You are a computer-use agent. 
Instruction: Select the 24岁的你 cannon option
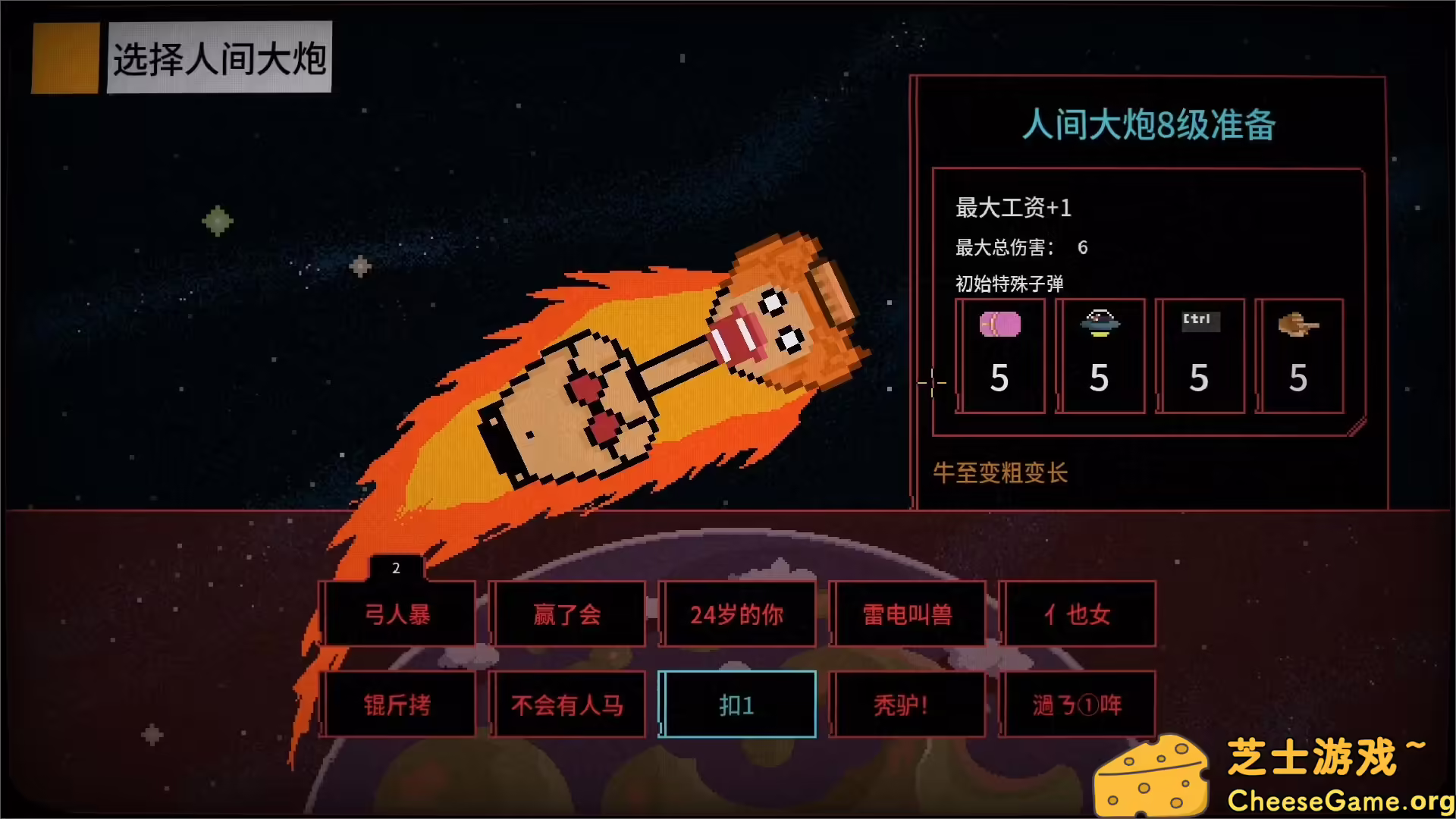738,614
